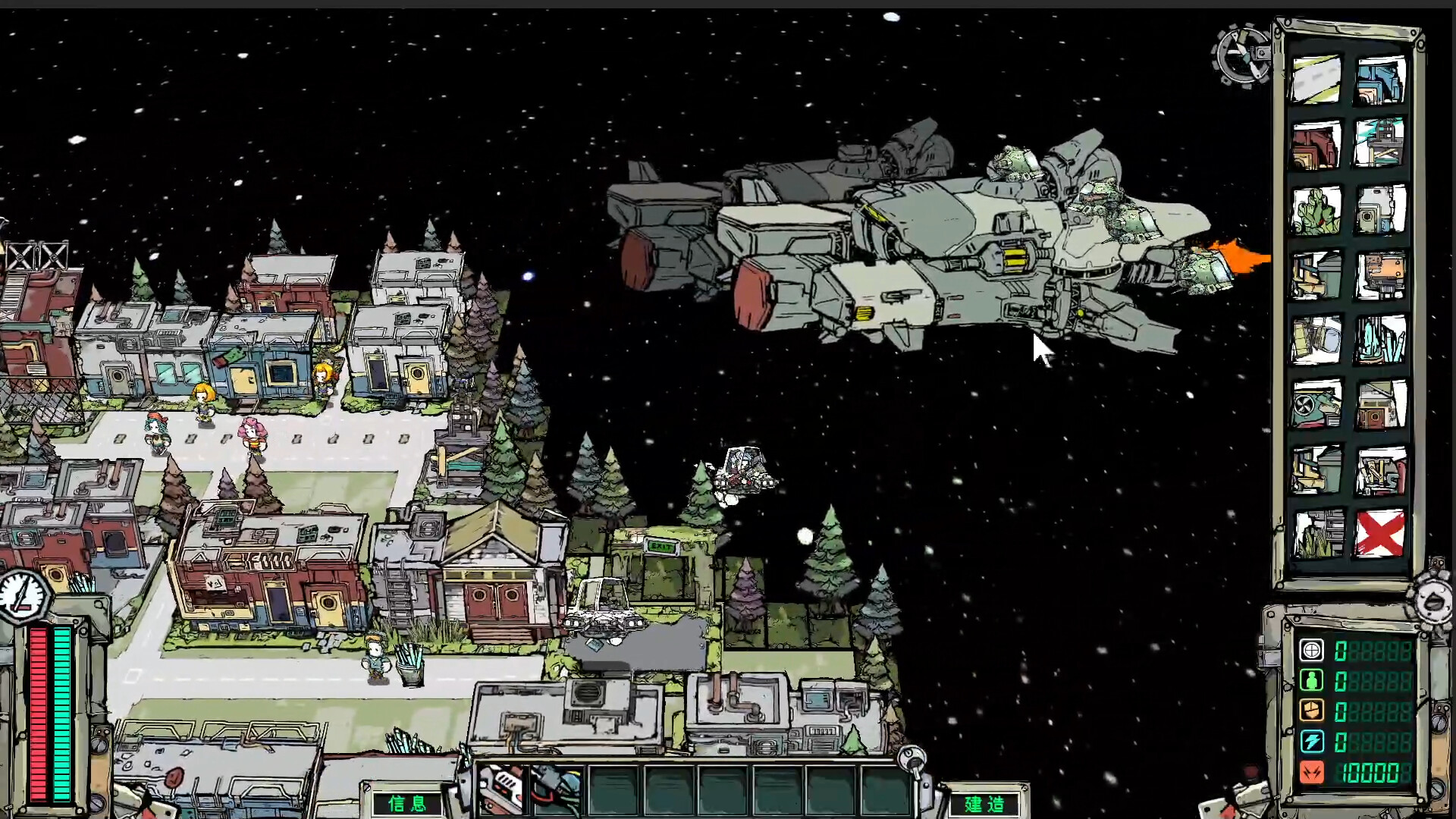
Task: Select the road tile in the build palette
Action: 1317,78
